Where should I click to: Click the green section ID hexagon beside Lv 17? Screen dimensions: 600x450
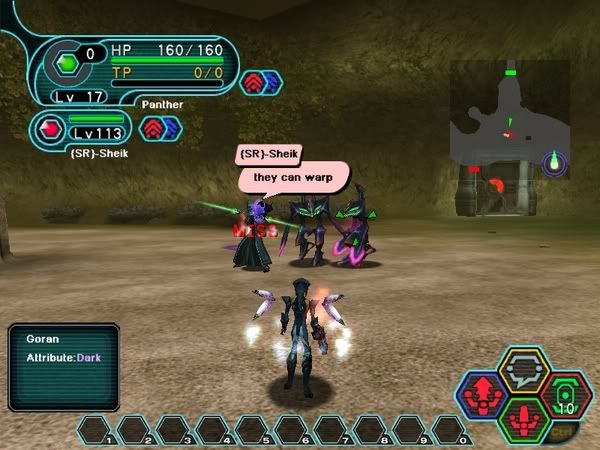click(67, 63)
